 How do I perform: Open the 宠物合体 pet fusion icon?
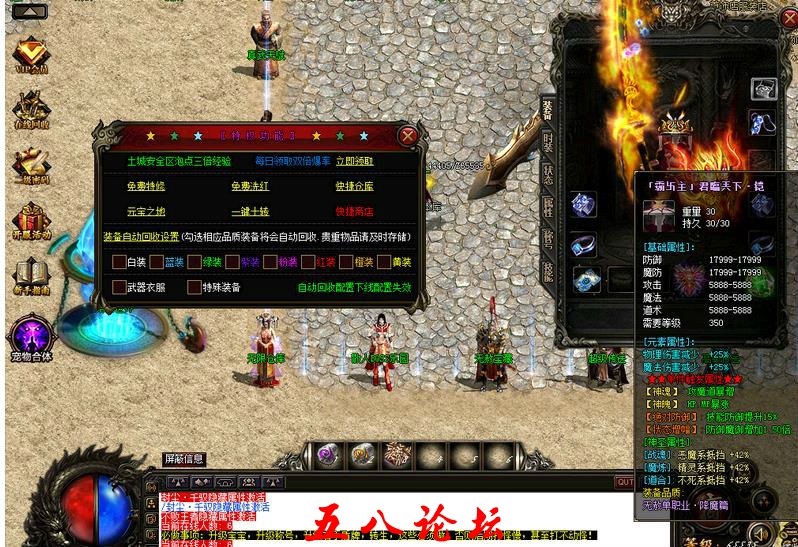point(30,336)
